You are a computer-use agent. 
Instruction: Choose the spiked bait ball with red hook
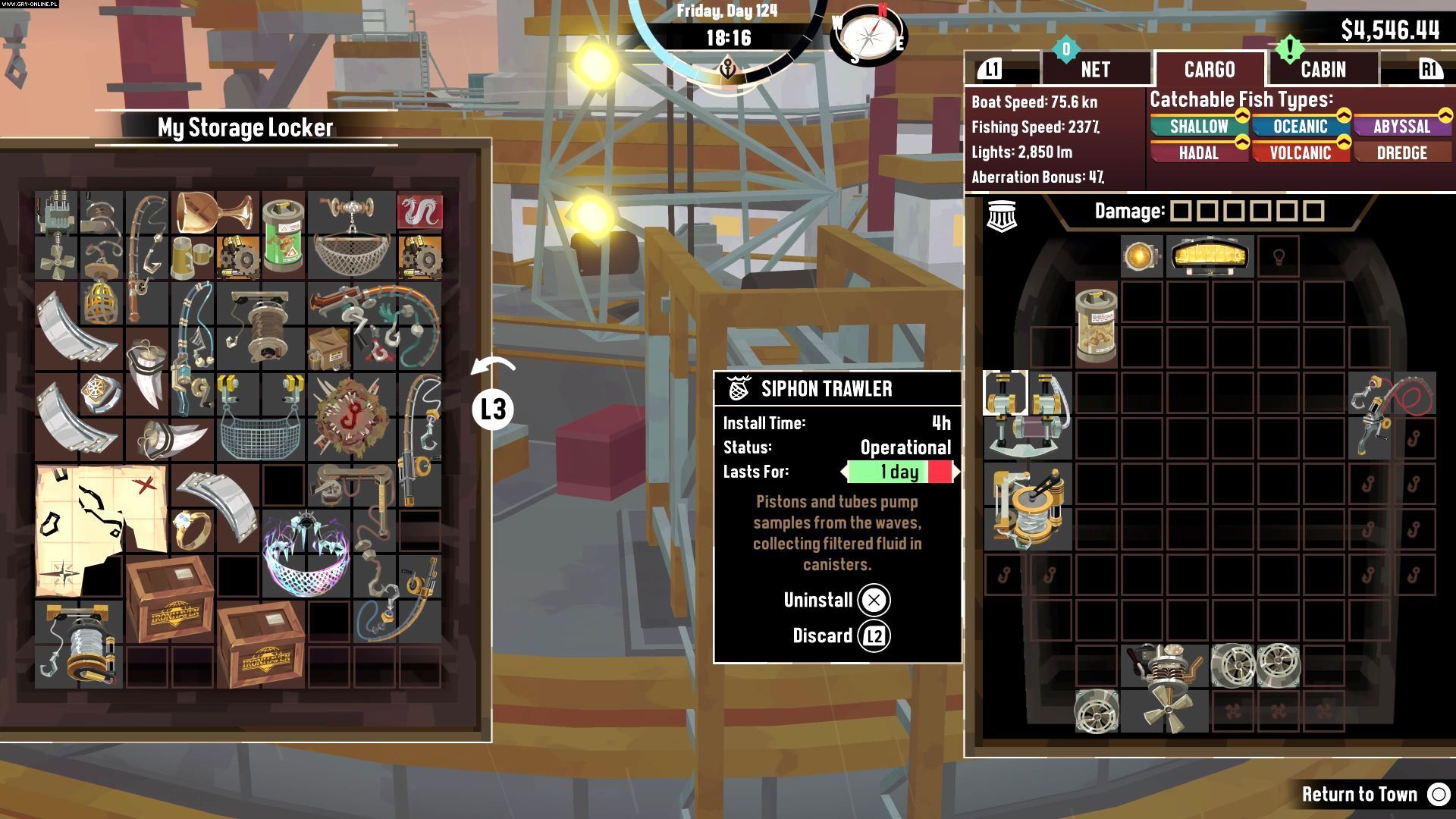click(x=351, y=416)
